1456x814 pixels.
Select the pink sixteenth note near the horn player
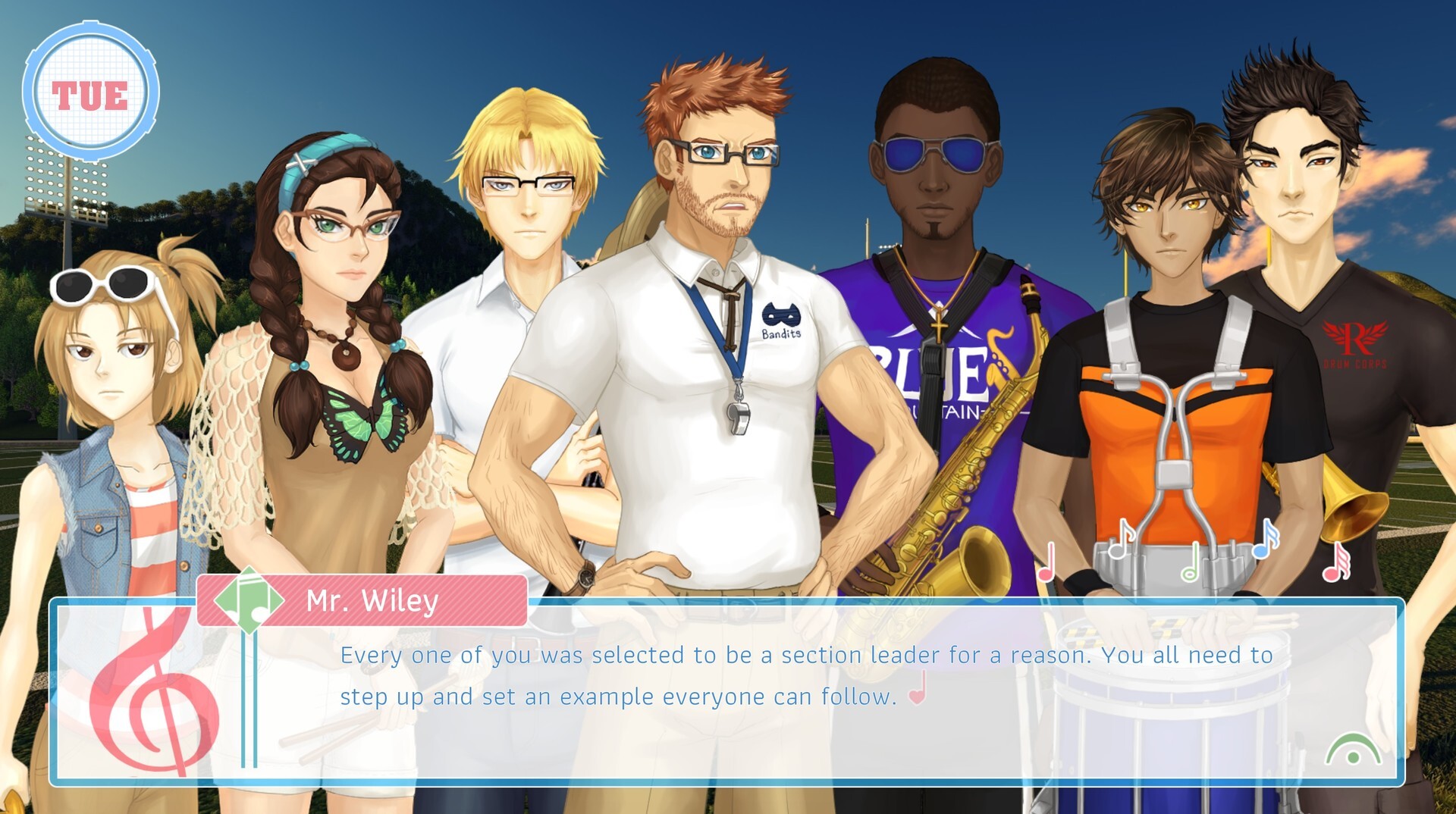[x=1335, y=562]
